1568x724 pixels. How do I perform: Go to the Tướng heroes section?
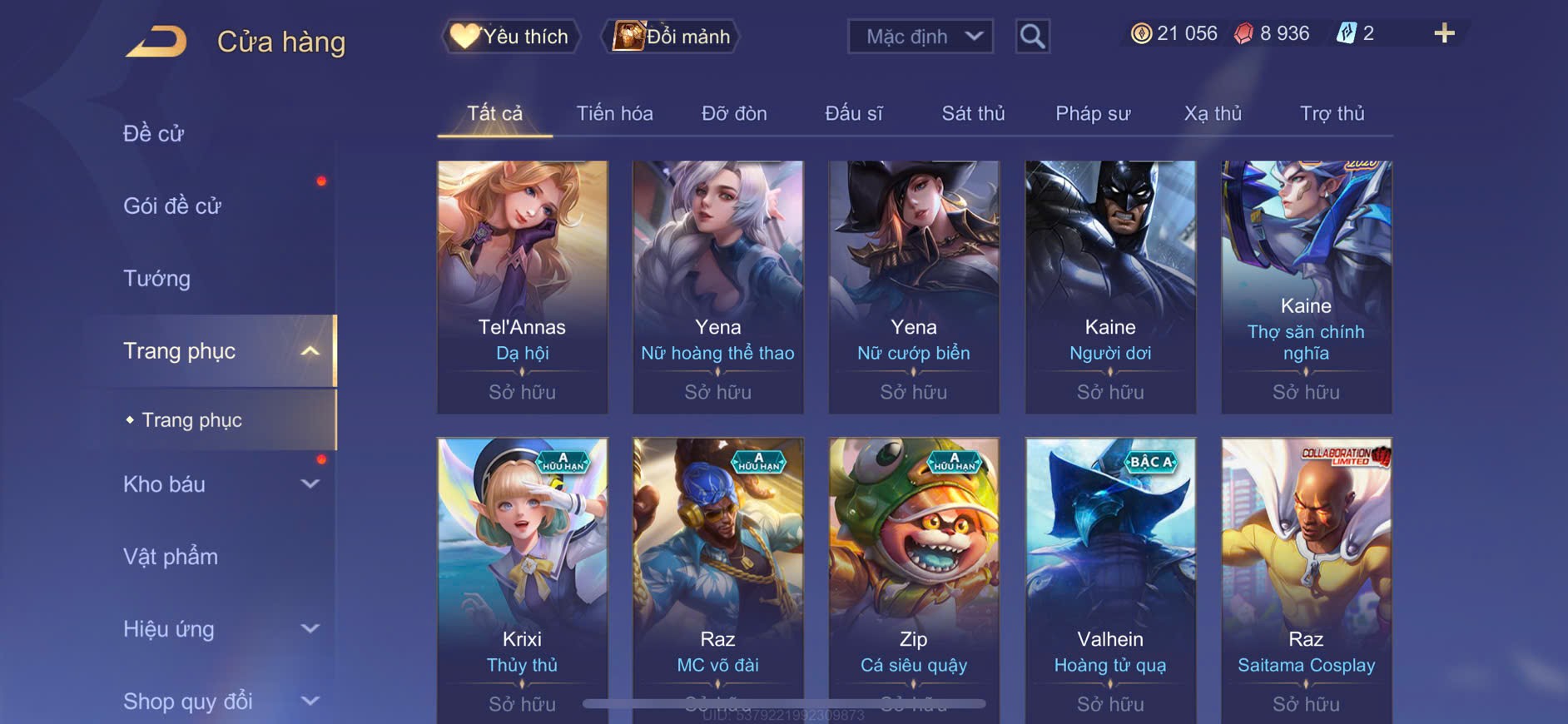(156, 278)
